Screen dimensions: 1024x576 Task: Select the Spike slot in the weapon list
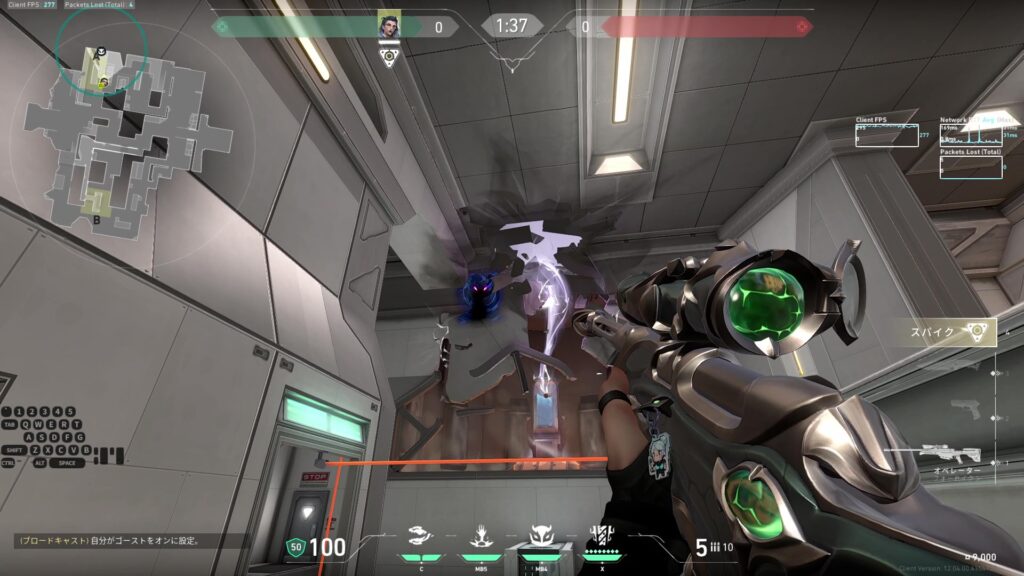click(946, 333)
